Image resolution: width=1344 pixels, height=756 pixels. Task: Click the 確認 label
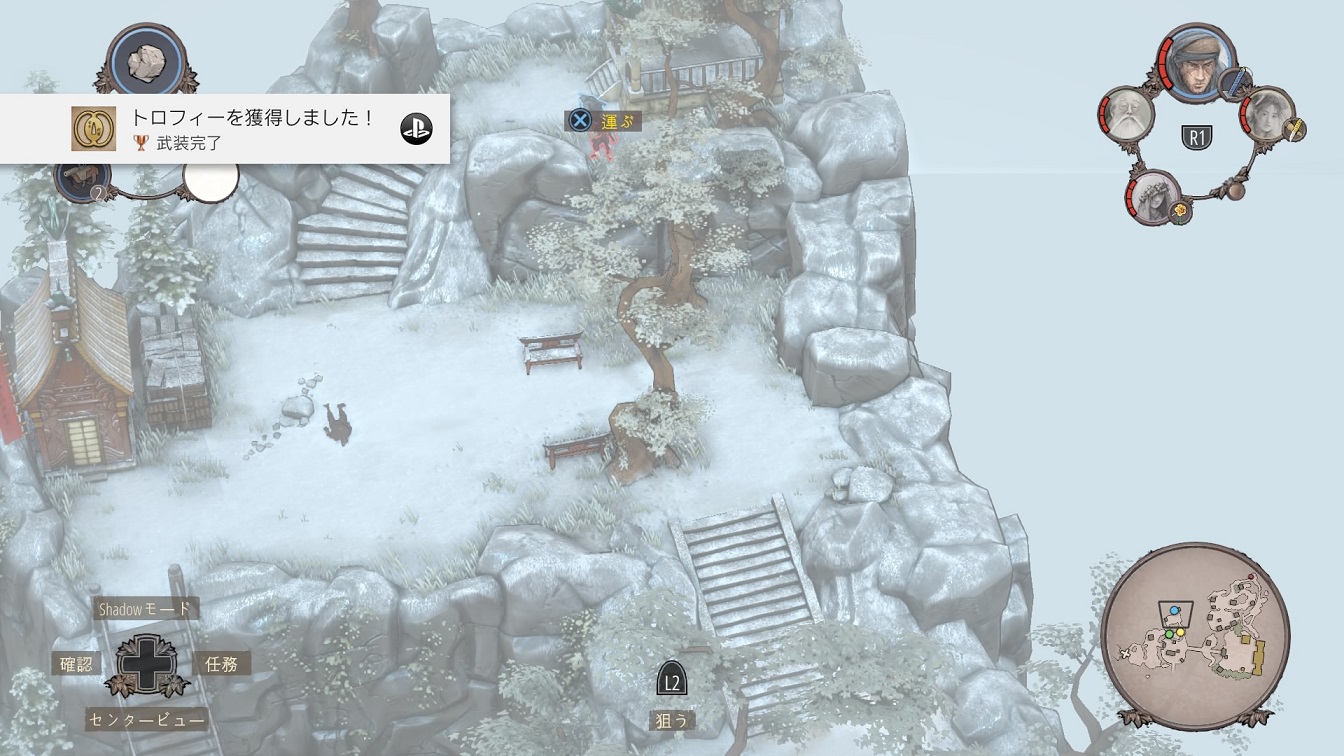(x=77, y=663)
